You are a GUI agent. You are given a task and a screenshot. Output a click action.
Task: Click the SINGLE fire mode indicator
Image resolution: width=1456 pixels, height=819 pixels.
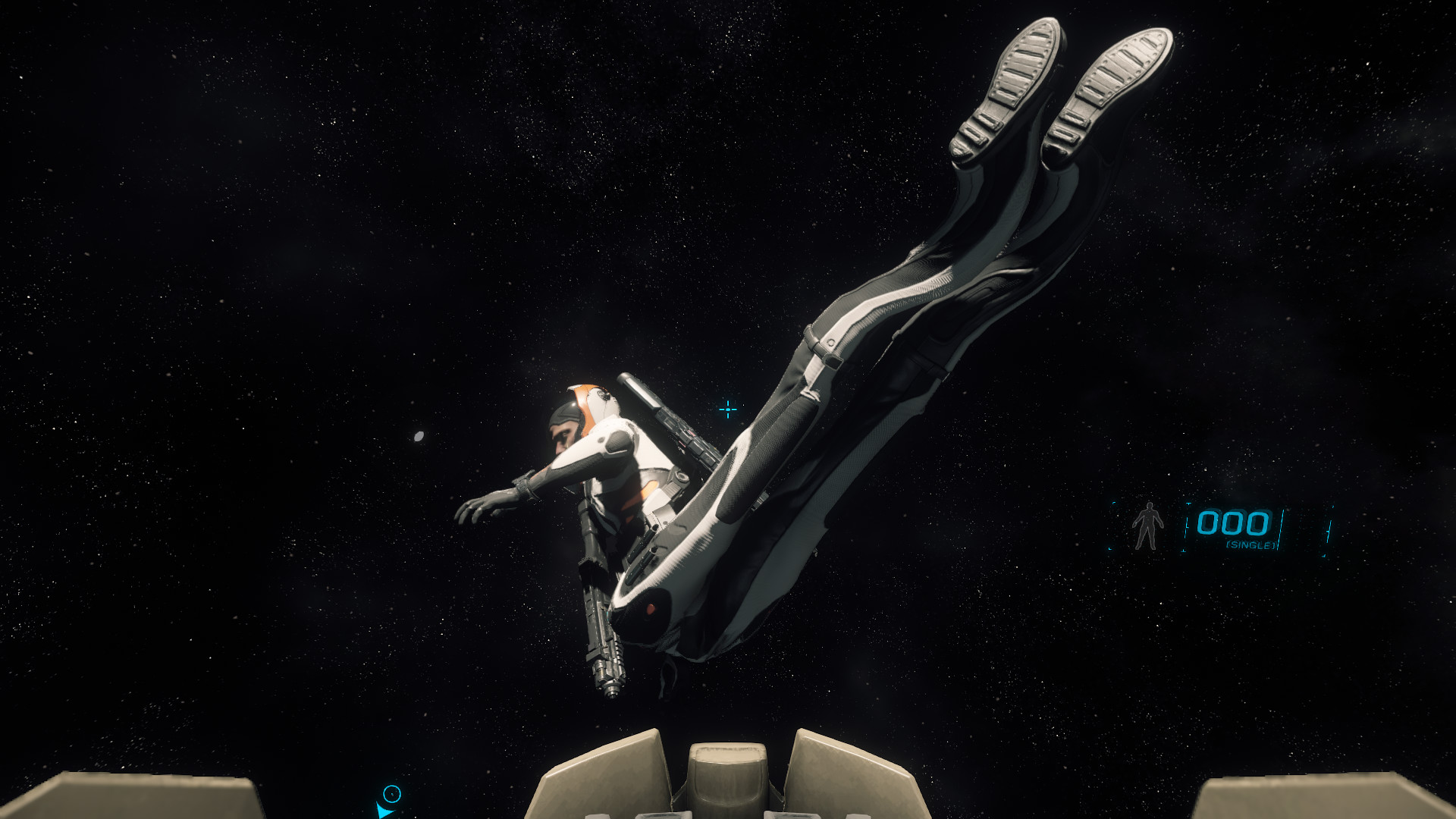tap(1250, 545)
